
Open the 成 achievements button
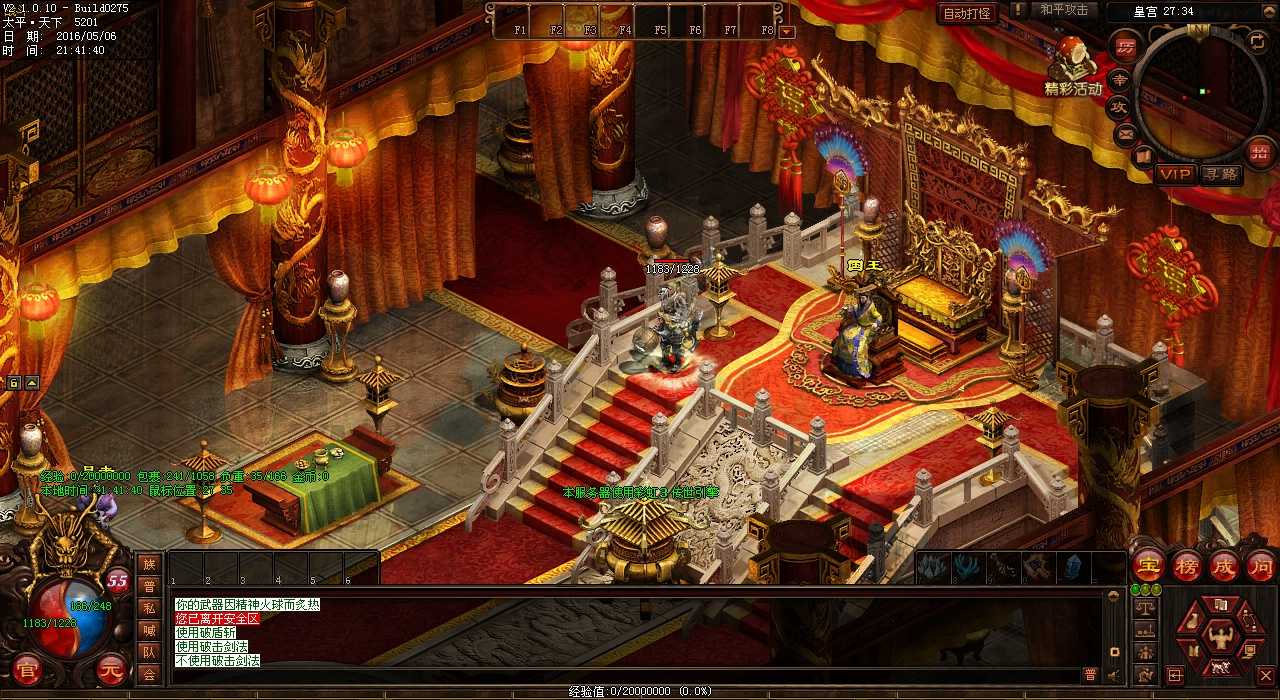tap(1223, 566)
